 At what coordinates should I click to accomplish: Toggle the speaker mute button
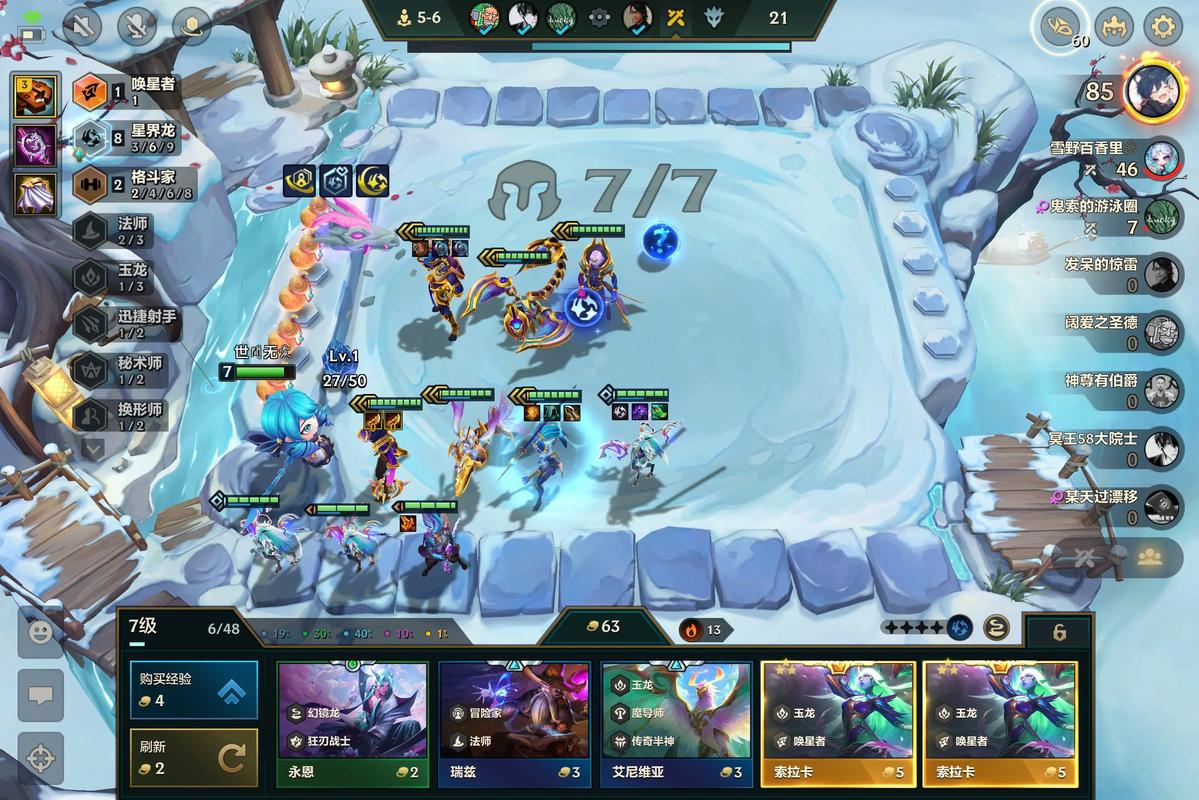[x=82, y=26]
